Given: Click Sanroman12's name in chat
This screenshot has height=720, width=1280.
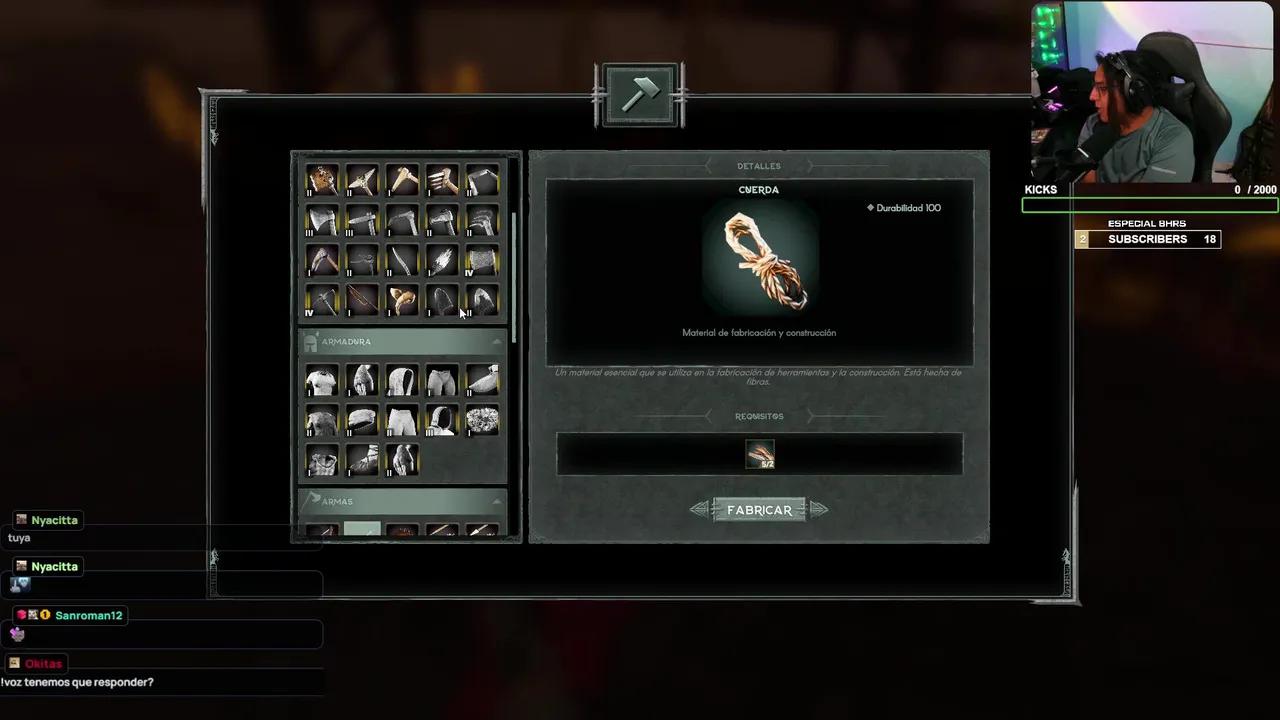Looking at the screenshot, I should 88,615.
